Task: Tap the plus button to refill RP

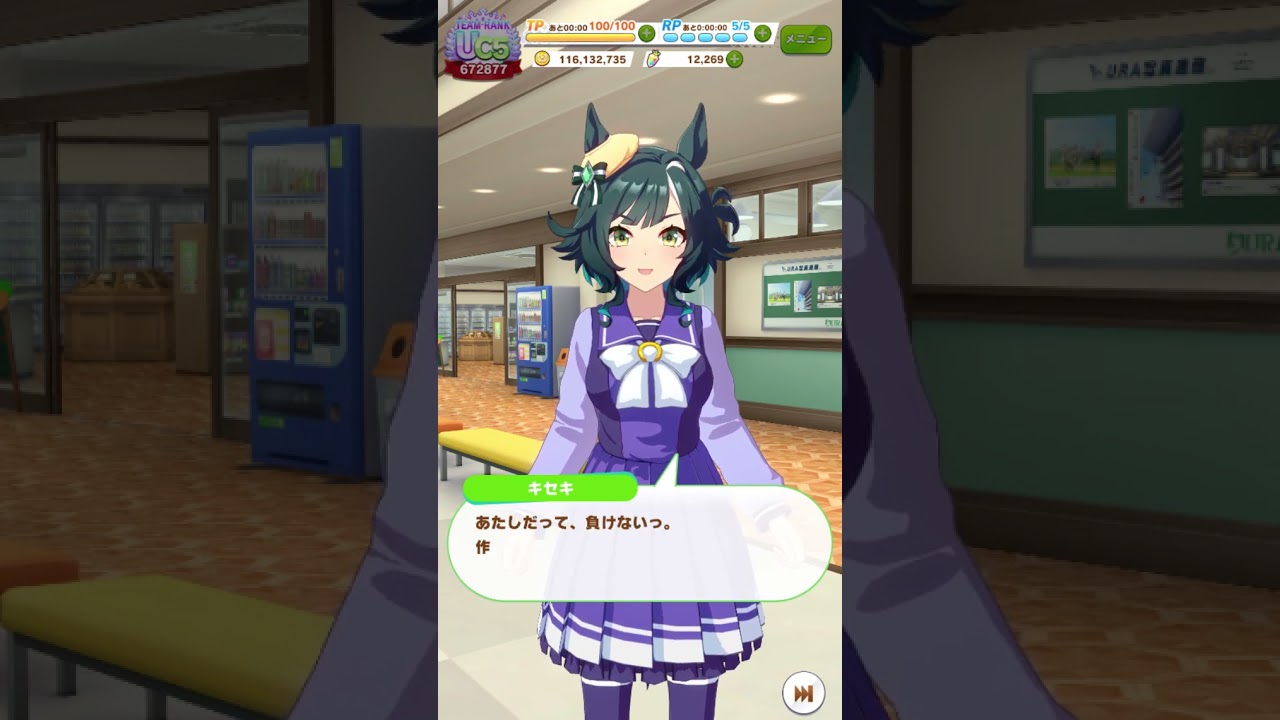Action: [763, 33]
